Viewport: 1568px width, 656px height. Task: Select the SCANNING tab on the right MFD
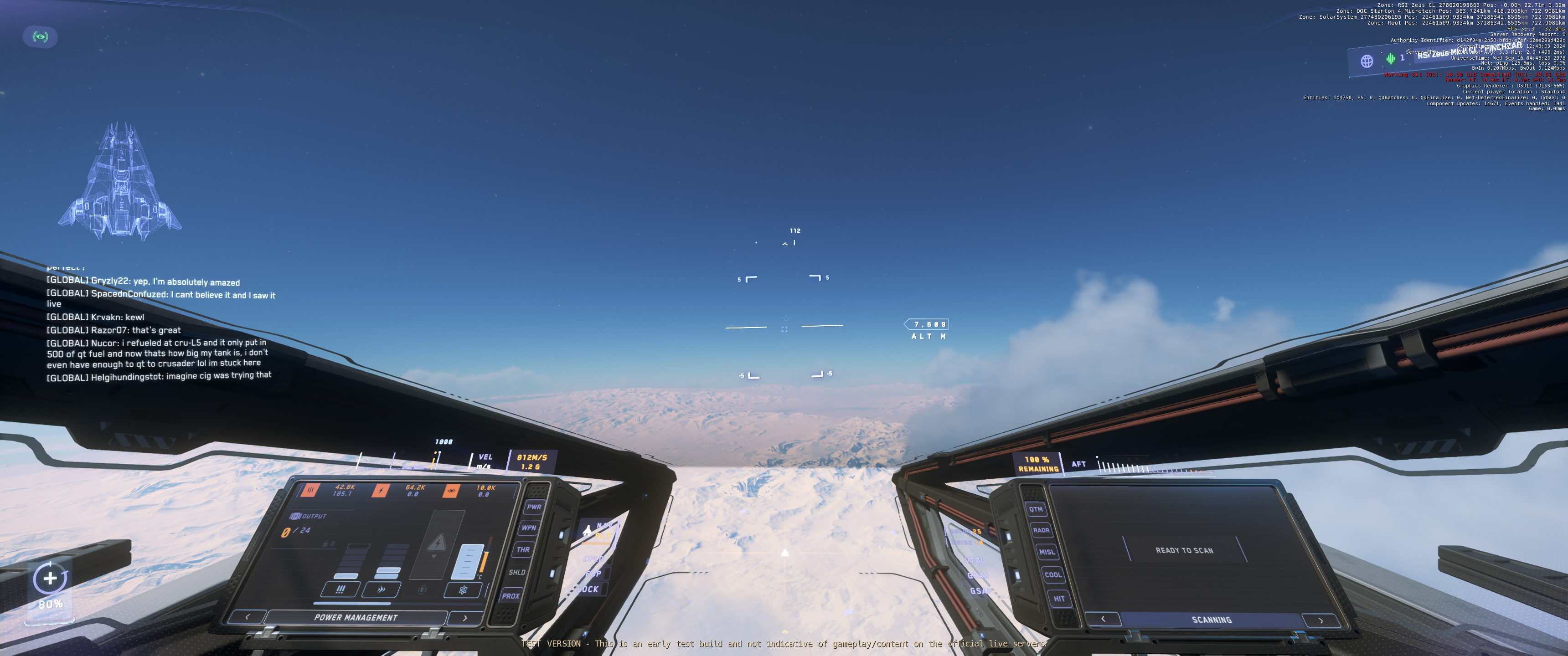click(1212, 620)
